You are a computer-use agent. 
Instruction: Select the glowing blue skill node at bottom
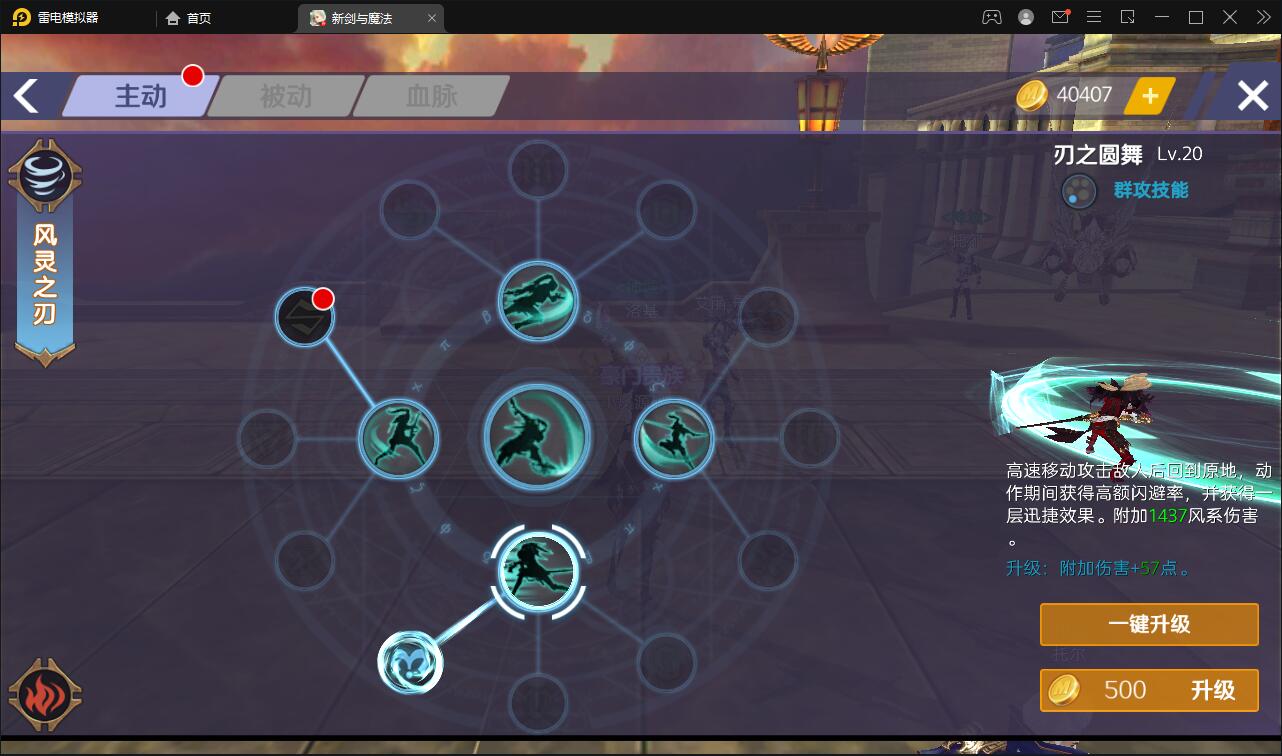[x=411, y=661]
